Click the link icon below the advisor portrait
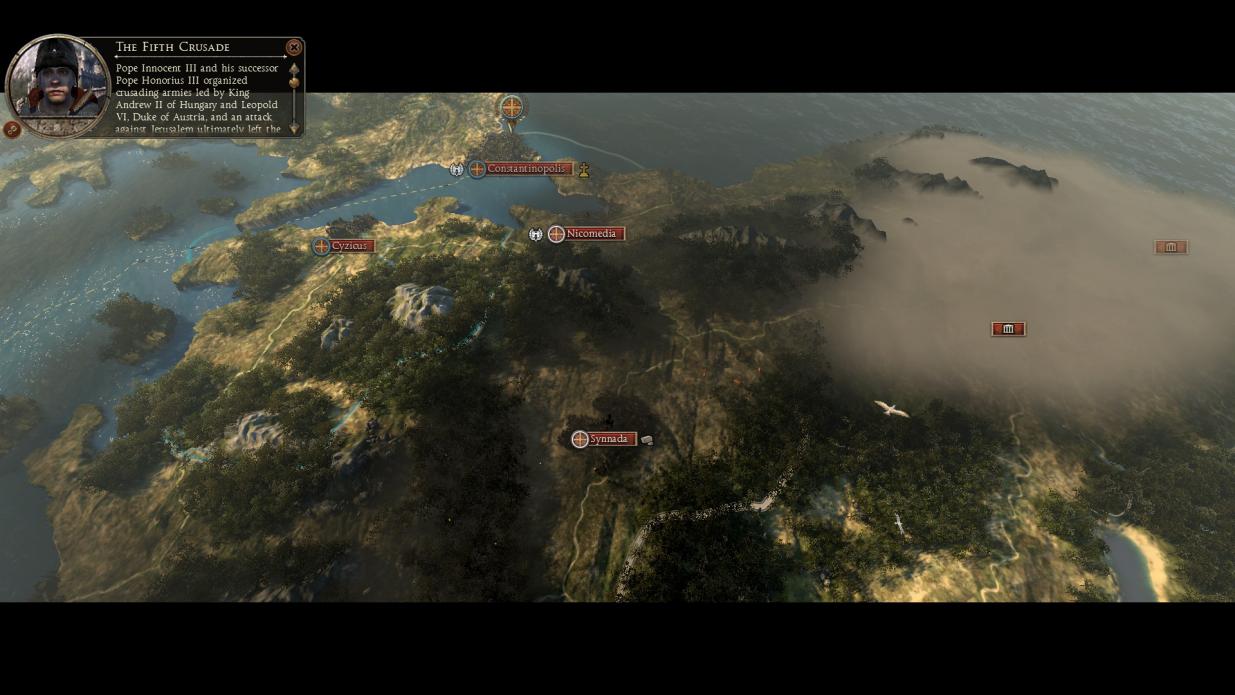 [12, 129]
